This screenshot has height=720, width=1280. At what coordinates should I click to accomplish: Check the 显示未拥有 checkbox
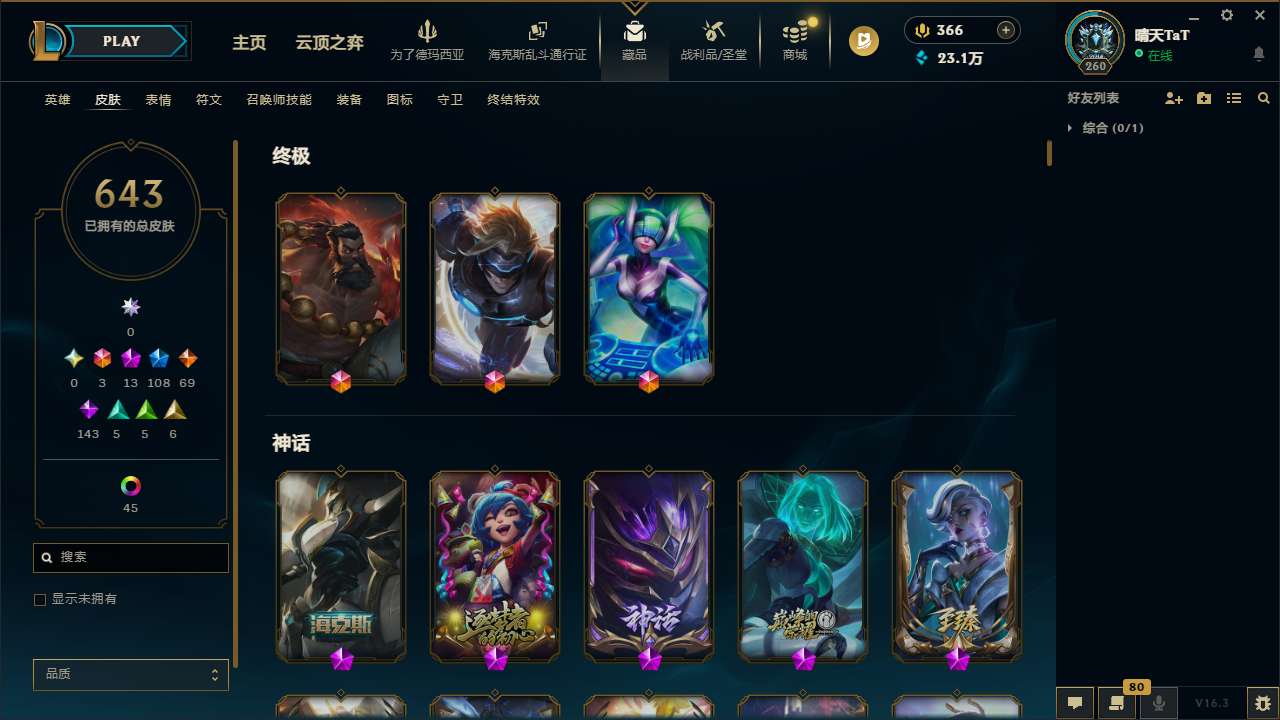(40, 599)
